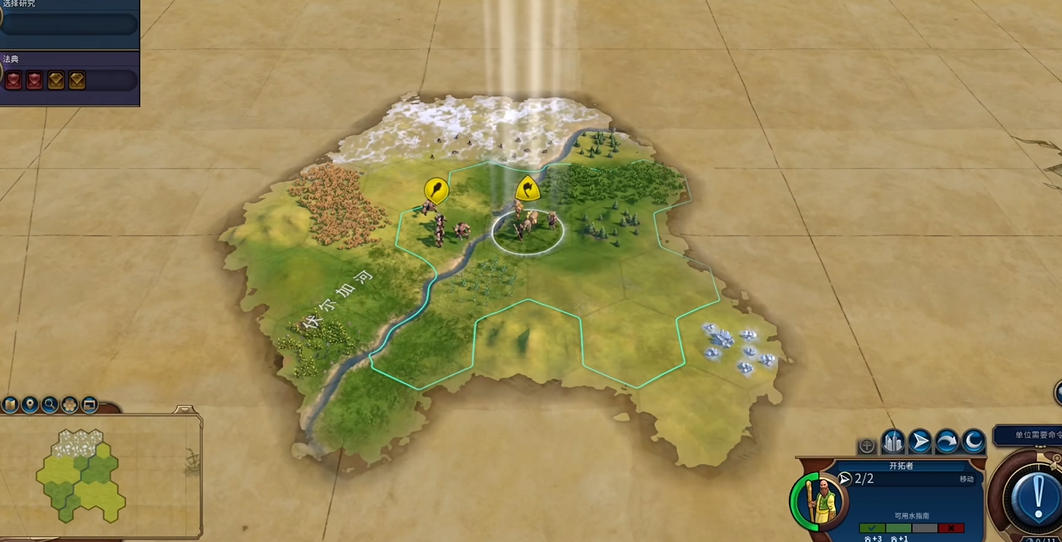Expand more unit actions with plus button

click(x=867, y=446)
